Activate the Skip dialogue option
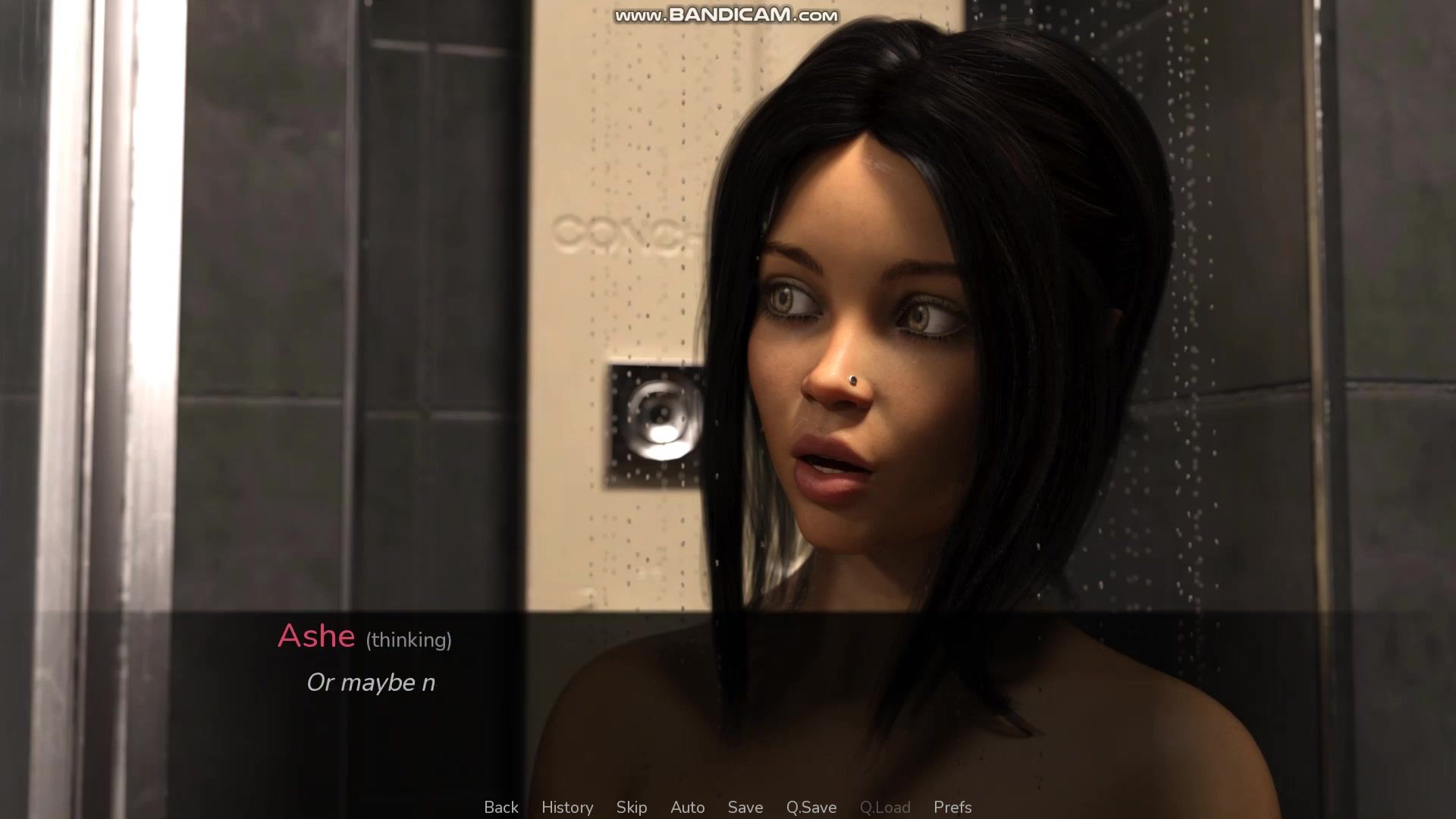This screenshot has width=1456, height=819. coord(632,808)
